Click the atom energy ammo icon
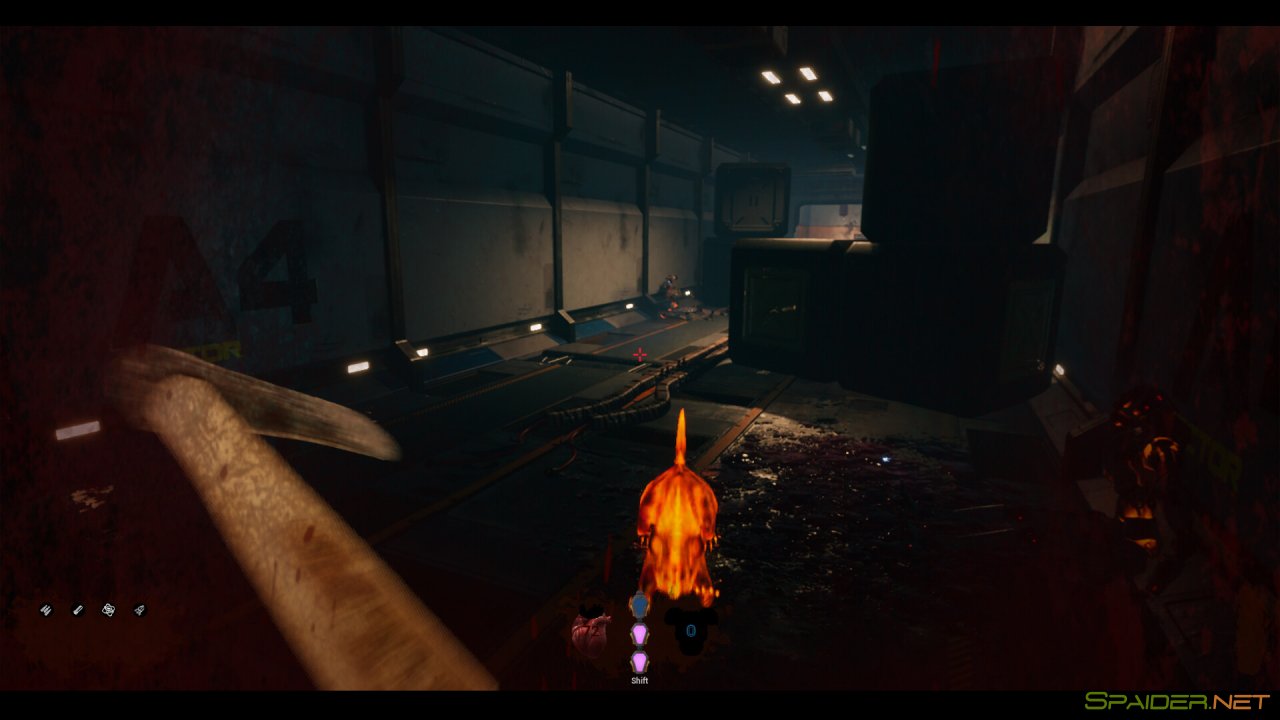This screenshot has height=720, width=1280. 108,610
